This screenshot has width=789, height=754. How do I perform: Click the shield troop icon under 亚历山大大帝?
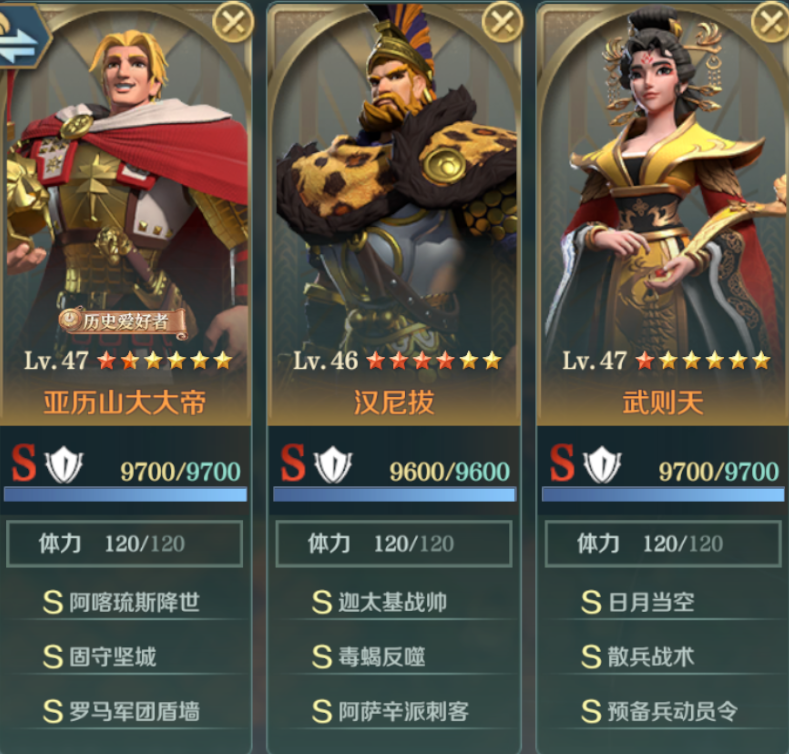tap(64, 466)
